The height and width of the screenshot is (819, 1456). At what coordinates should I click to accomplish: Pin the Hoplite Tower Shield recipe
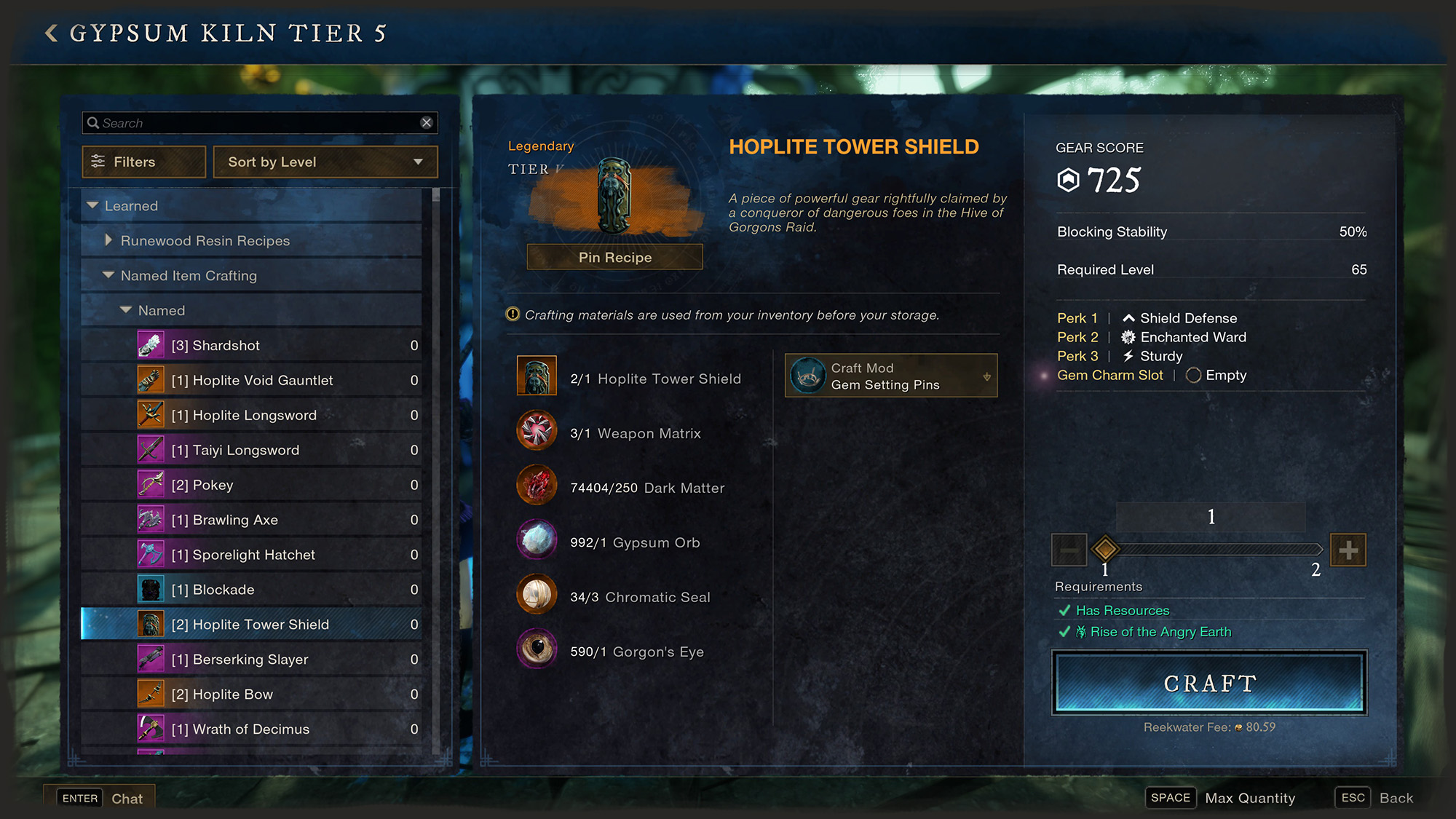(x=614, y=257)
